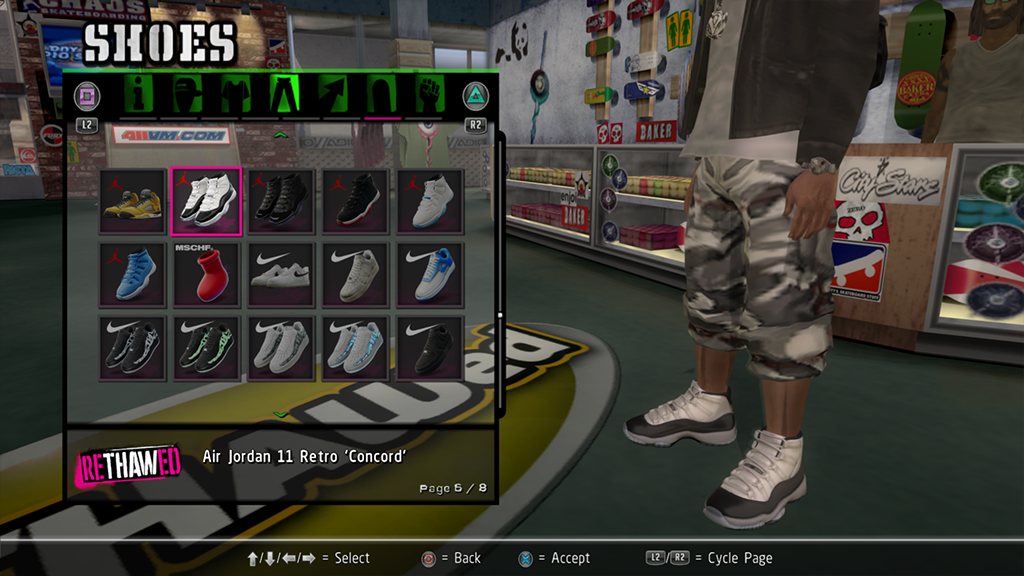Image resolution: width=1024 pixels, height=576 pixels.
Task: Select the black Jordans with red sole
Action: [x=355, y=202]
